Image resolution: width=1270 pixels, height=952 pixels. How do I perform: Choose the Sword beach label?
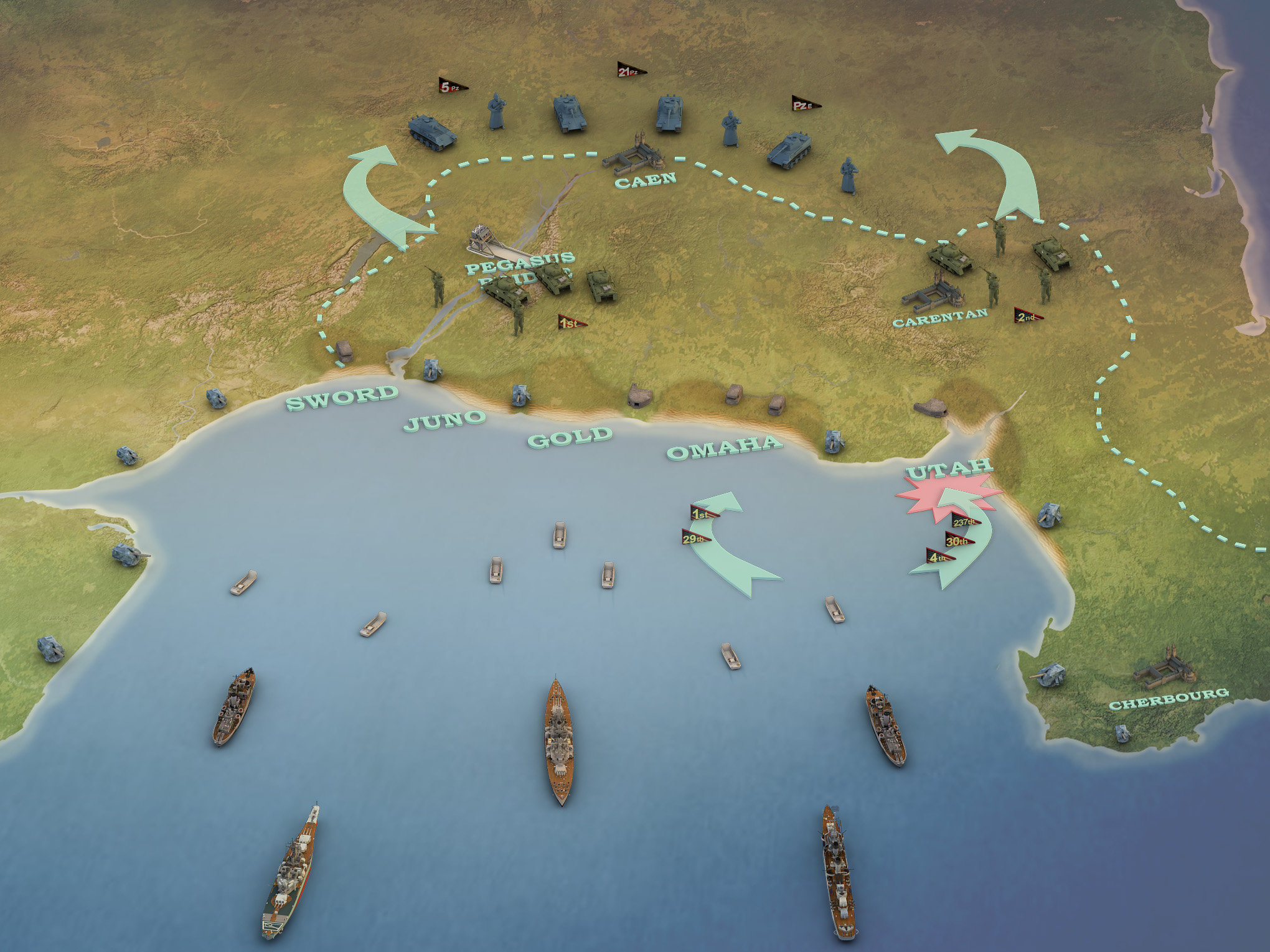pos(342,398)
